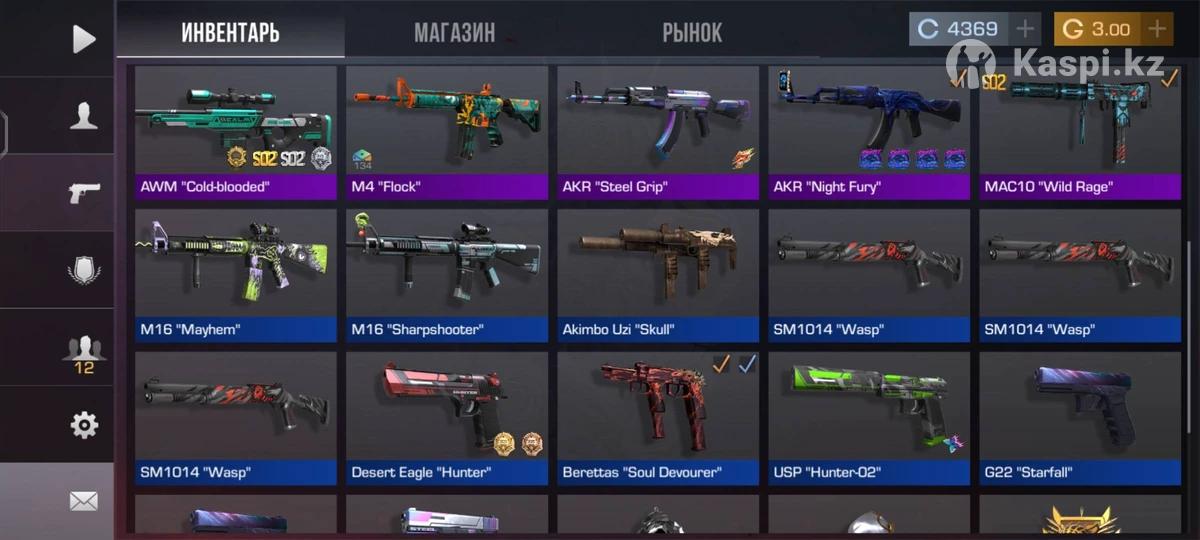Open the shield clan icon
Screen dimensions: 1200x540
[x=84, y=270]
